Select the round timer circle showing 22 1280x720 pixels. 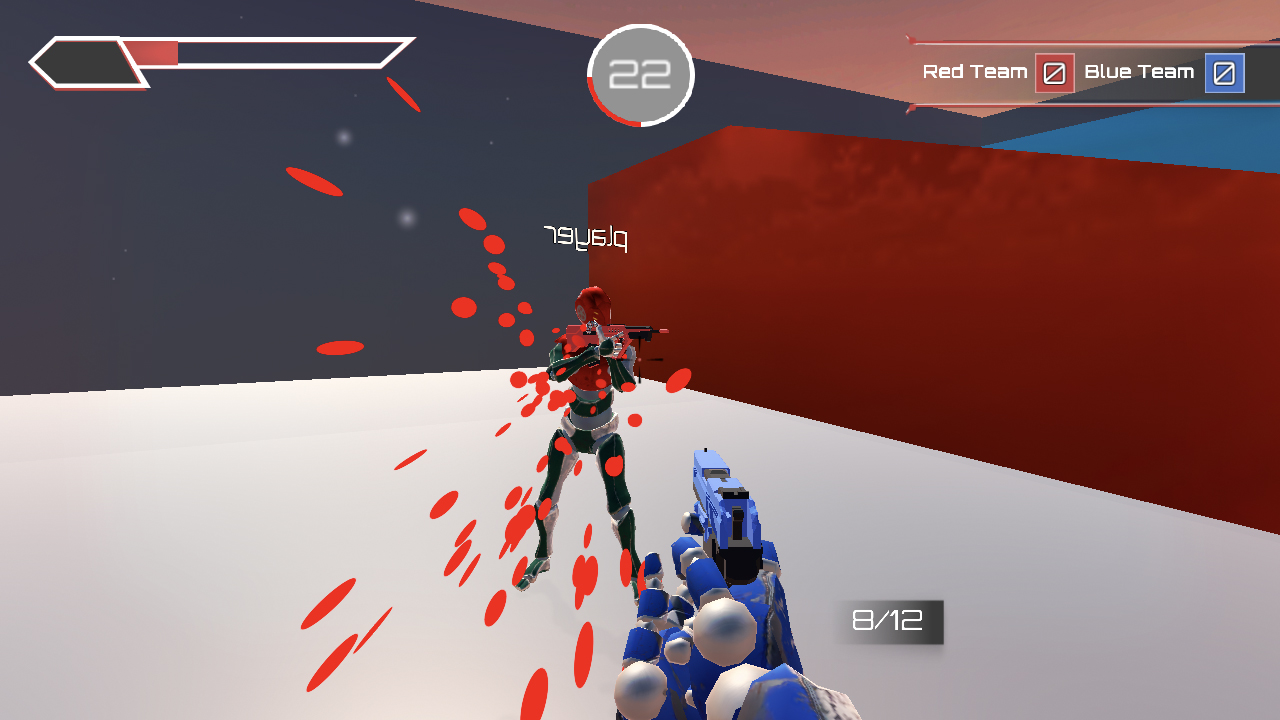640,73
